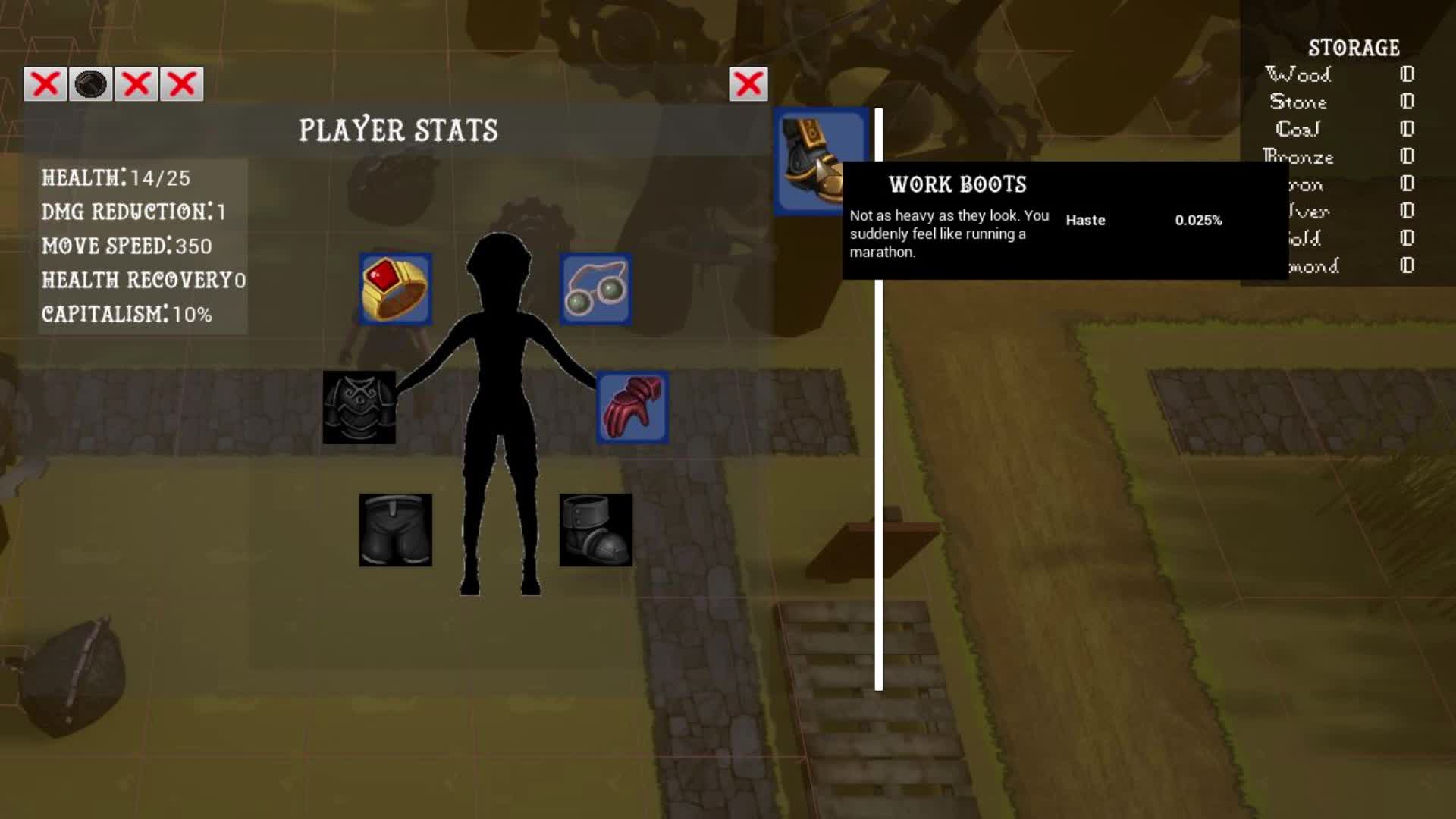The height and width of the screenshot is (819, 1456).
Task: Close the leftmost panel with its X button
Action: coord(44,84)
